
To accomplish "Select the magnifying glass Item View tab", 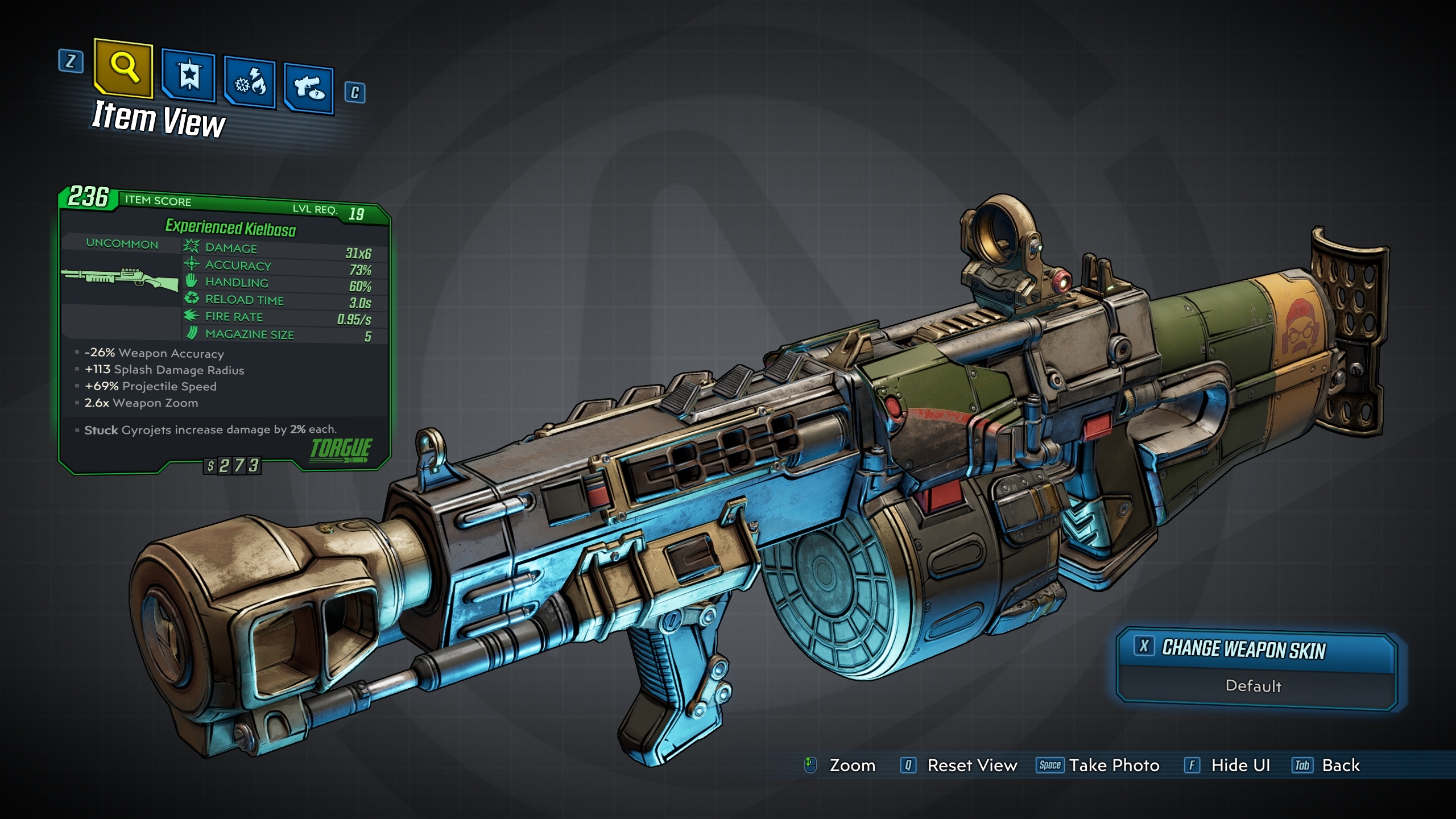I will [x=123, y=68].
